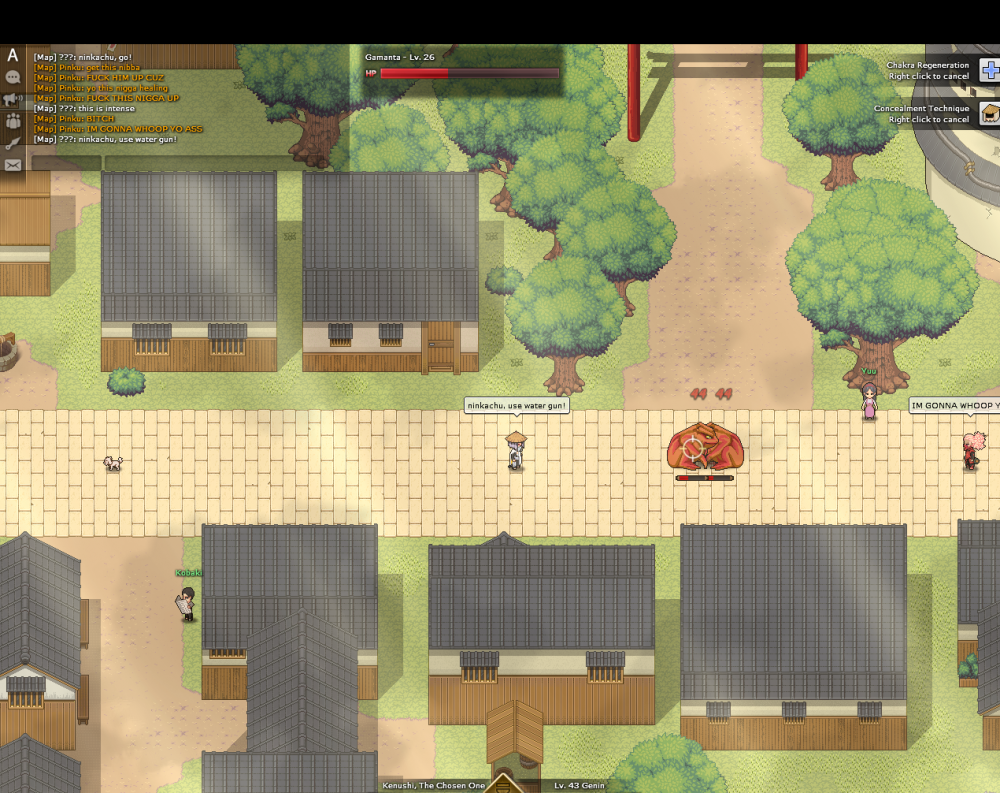Open the envelope private messages tab
This screenshot has height=793, width=1000.
point(13,165)
